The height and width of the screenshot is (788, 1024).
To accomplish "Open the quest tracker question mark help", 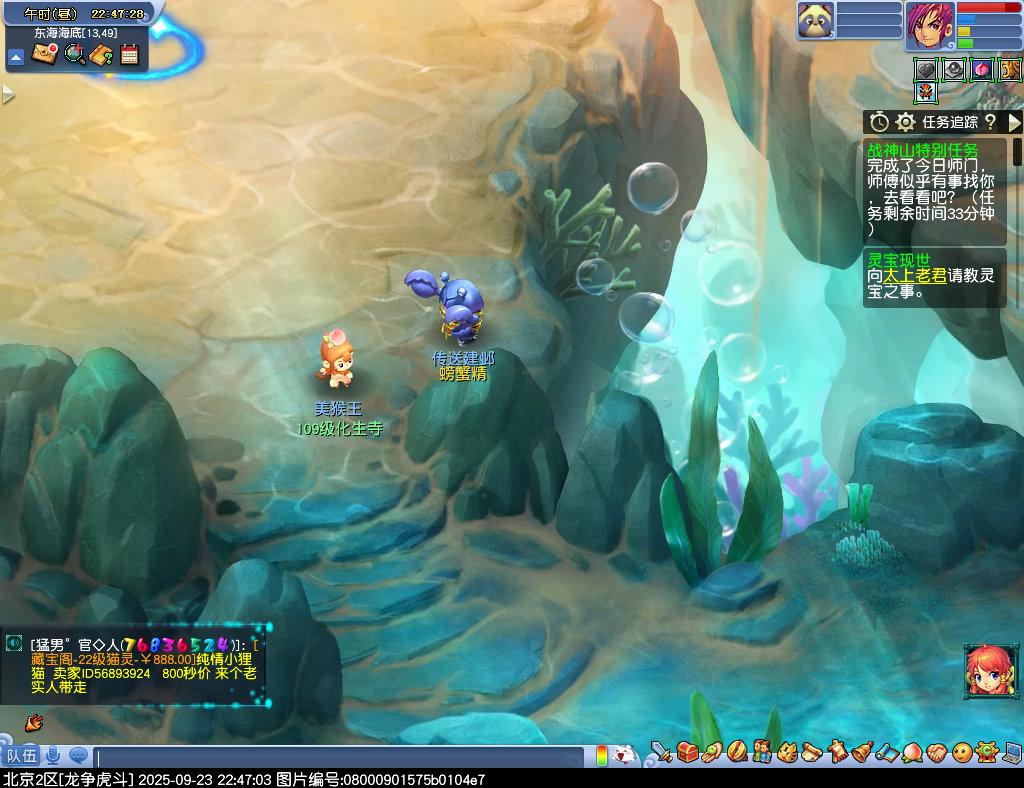I will pyautogui.click(x=990, y=122).
